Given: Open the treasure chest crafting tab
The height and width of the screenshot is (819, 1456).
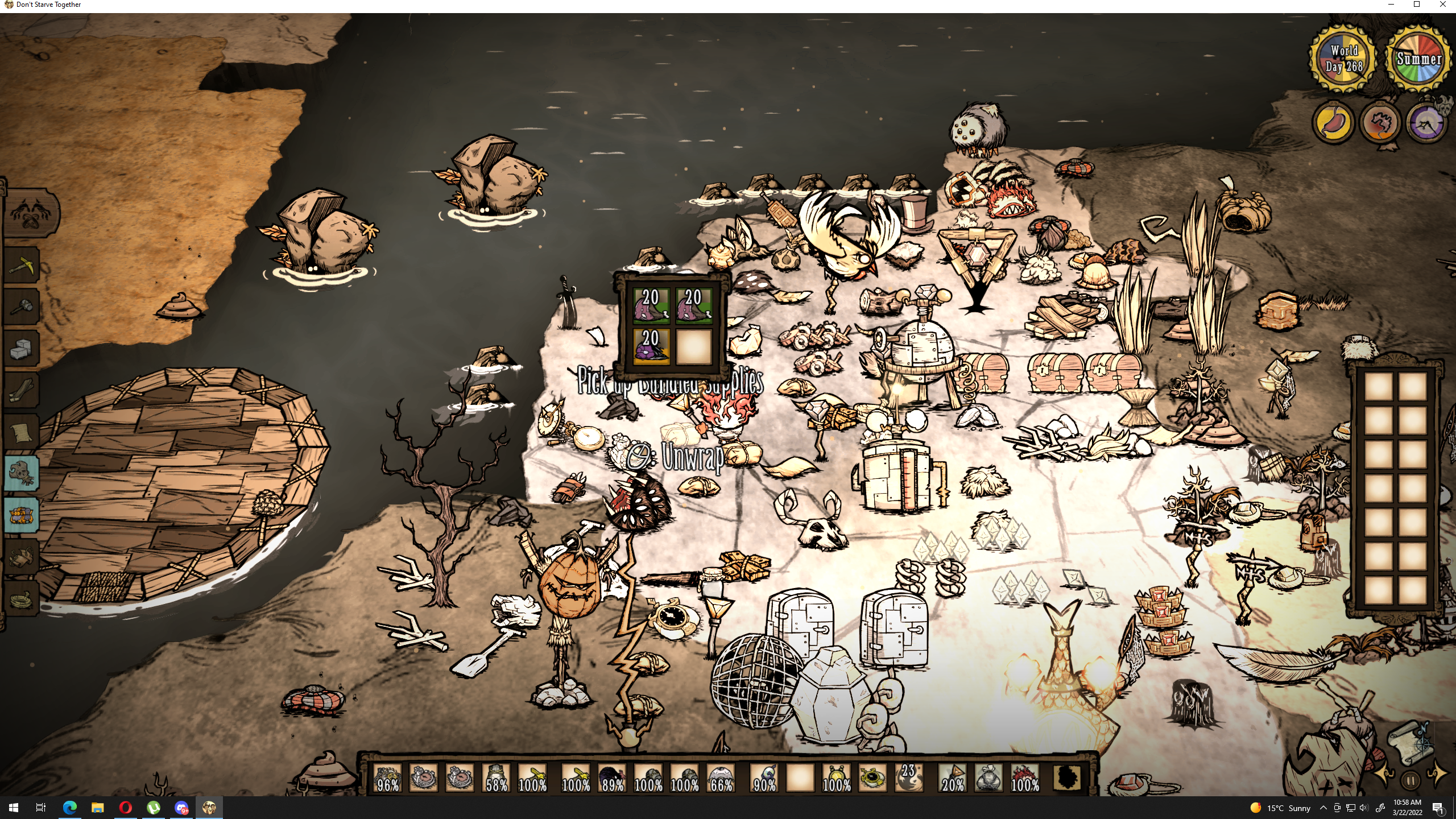Looking at the screenshot, I should [22, 515].
